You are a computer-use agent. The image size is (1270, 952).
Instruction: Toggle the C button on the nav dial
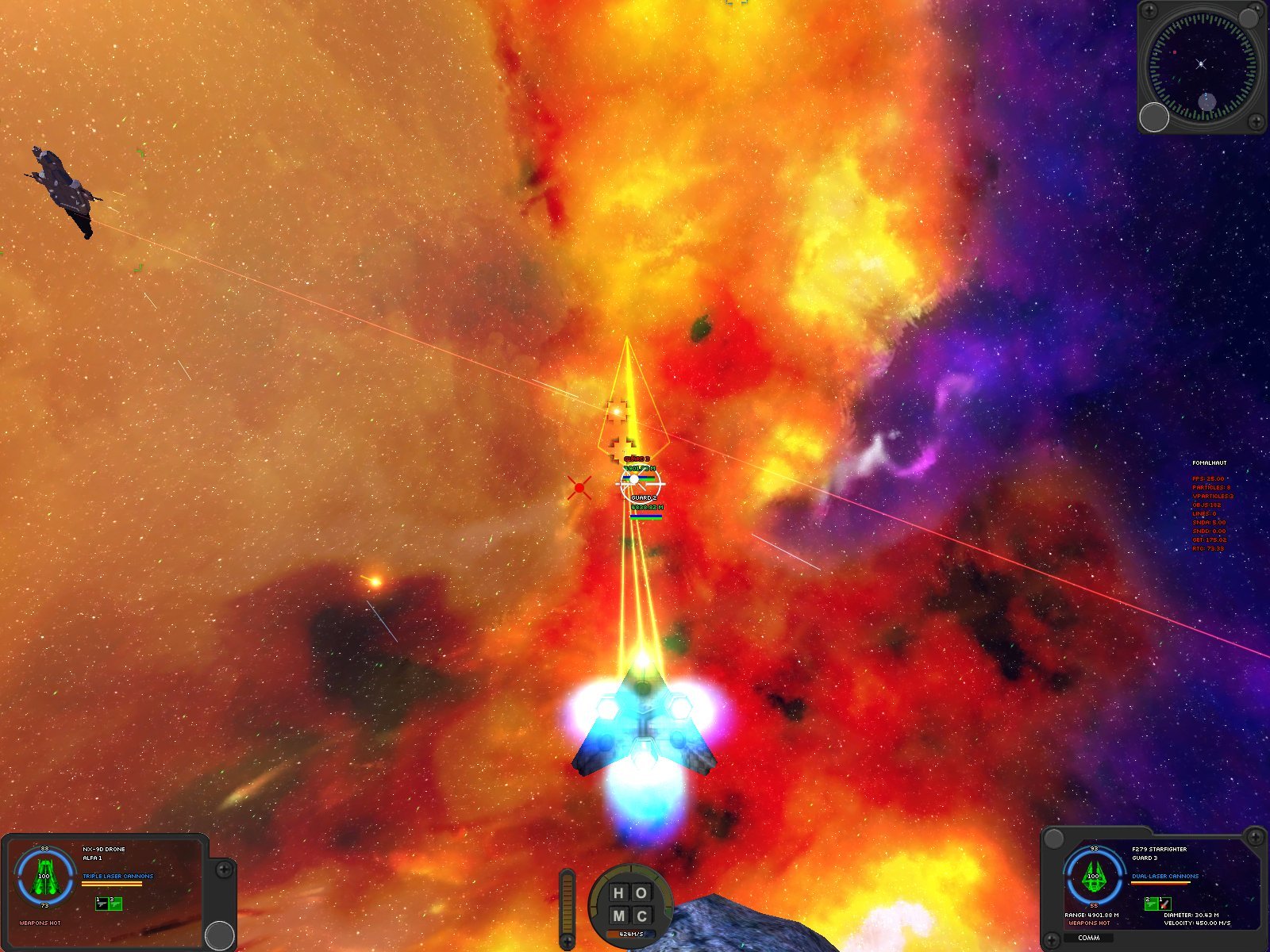click(641, 914)
